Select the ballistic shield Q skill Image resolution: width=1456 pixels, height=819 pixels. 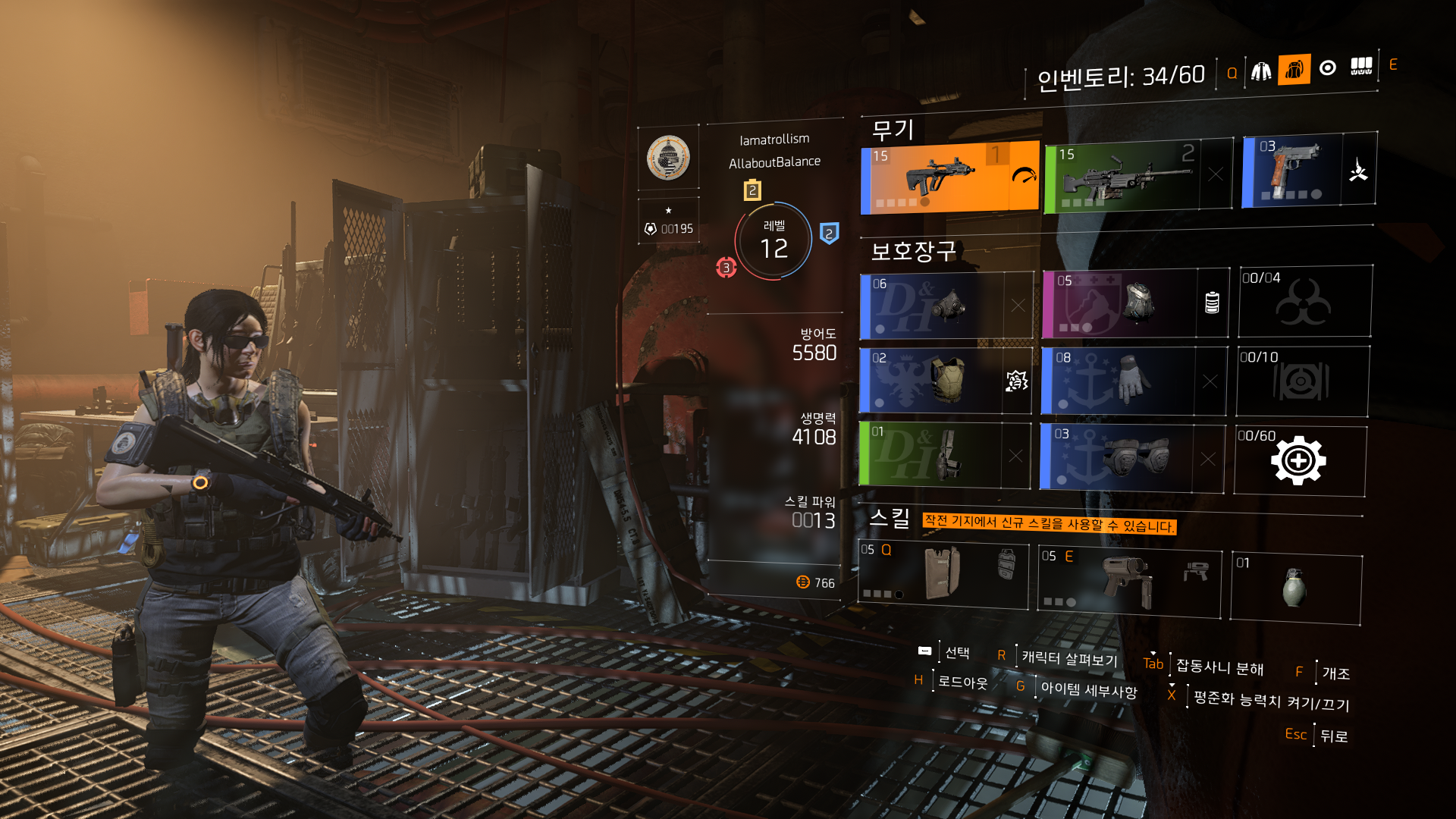coord(943,573)
